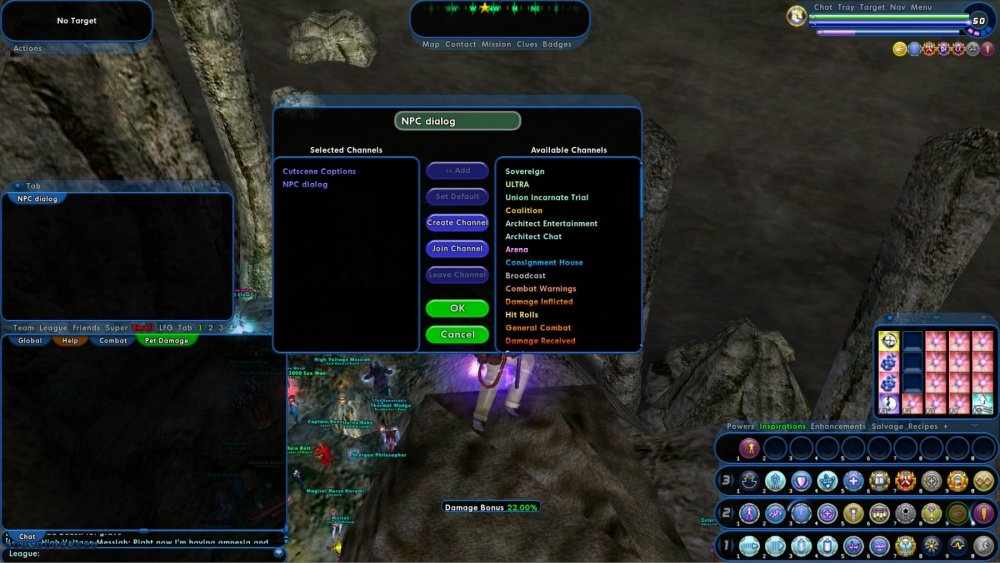Choose the Hit Rolls channel
1000x563 pixels.
(522, 315)
